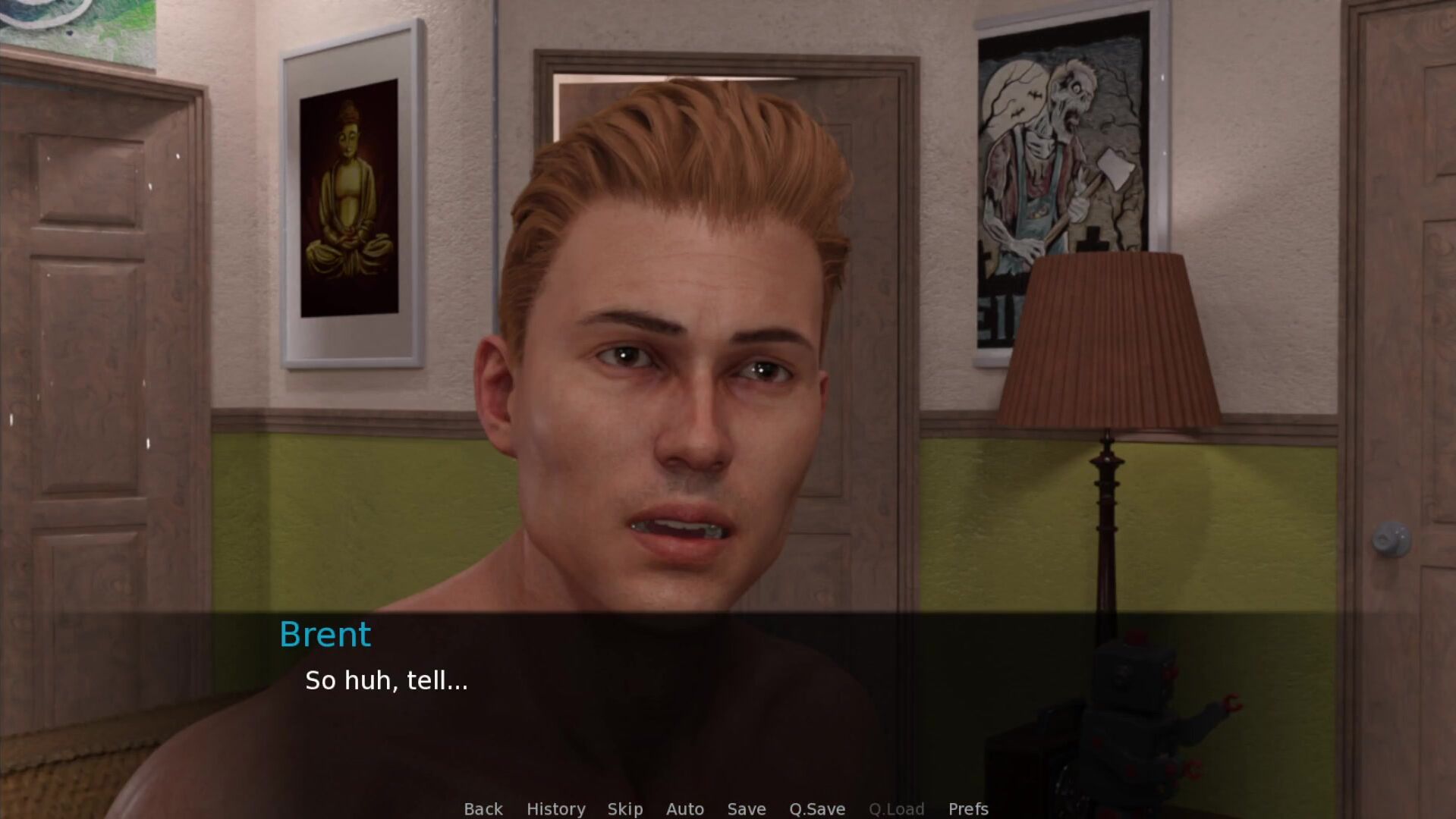Activate Skip to fast-forward dialogue
This screenshot has height=819, width=1456.
625,808
